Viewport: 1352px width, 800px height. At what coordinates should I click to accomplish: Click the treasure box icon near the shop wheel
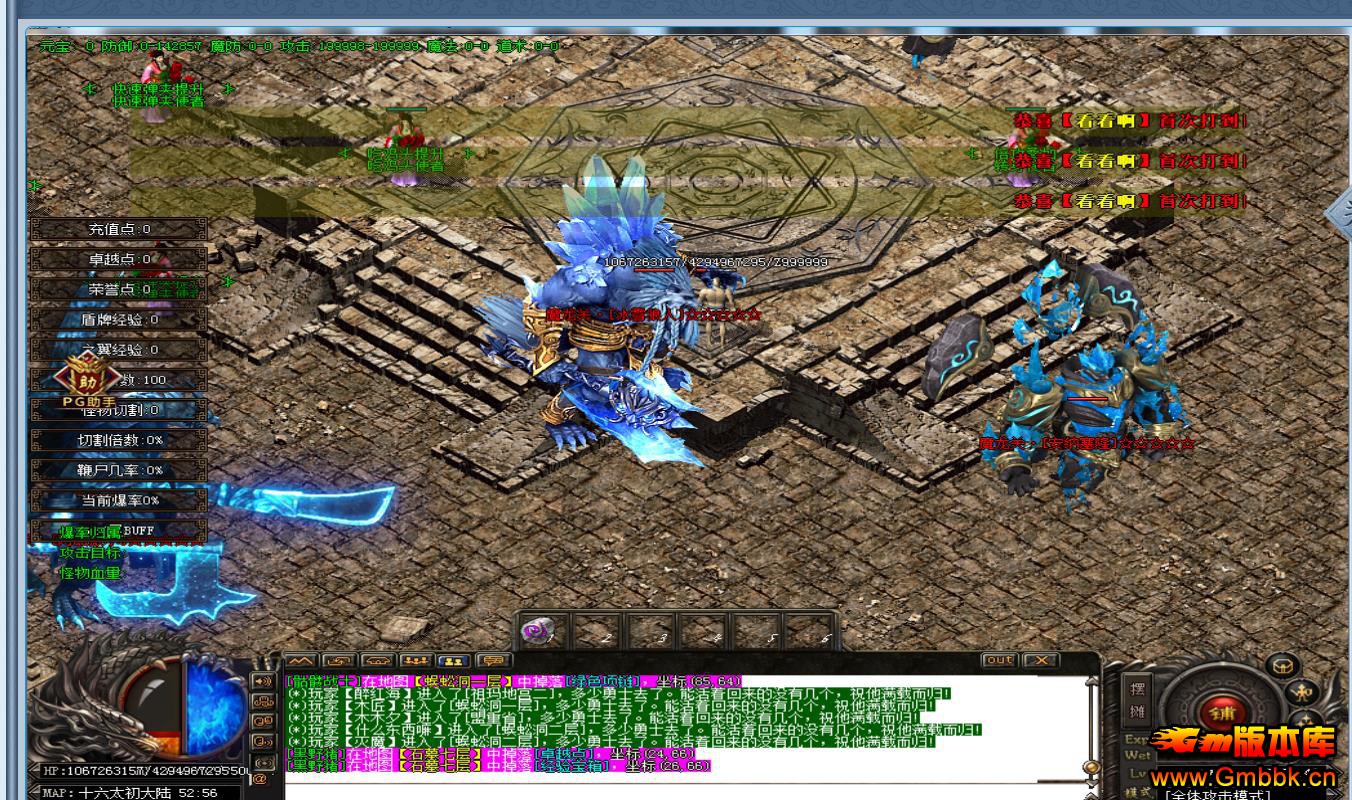pos(1281,667)
